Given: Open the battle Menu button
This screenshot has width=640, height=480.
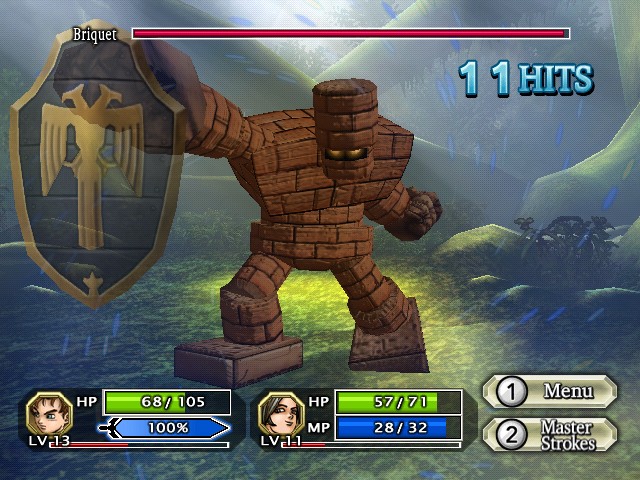Looking at the screenshot, I should [x=549, y=391].
